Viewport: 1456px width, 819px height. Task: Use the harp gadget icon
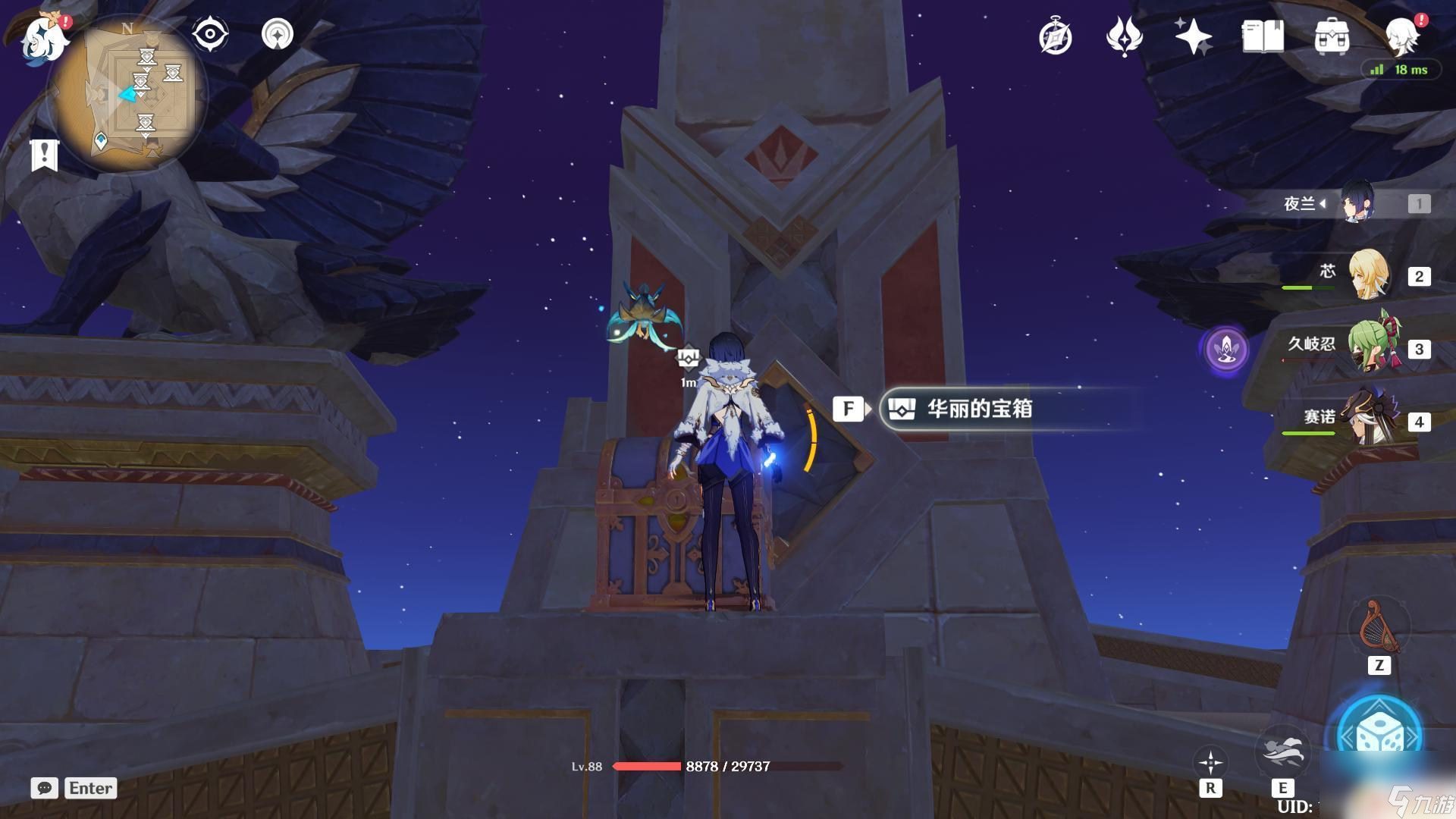coord(1379,626)
